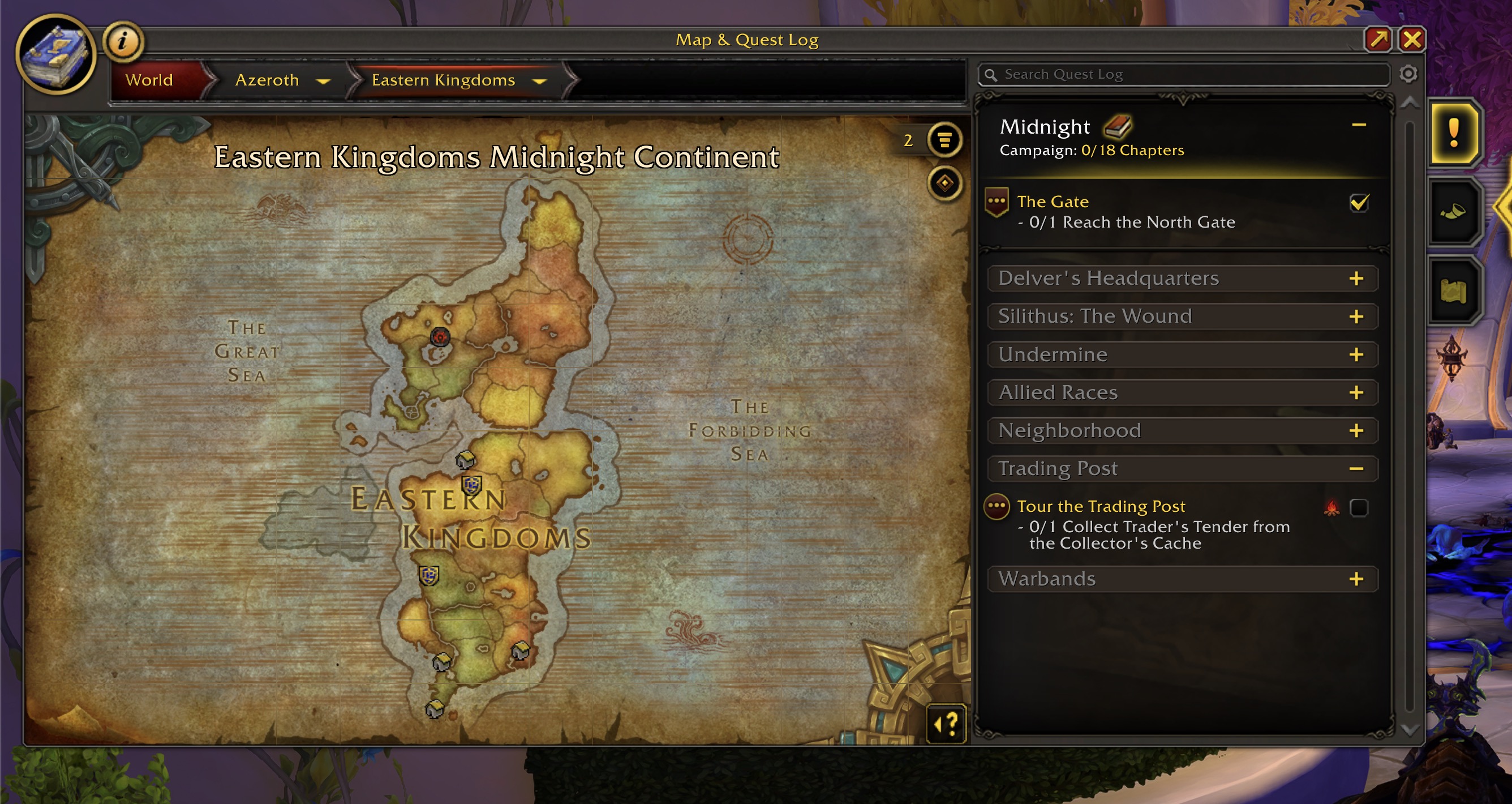Open the map filter button

coord(944,140)
